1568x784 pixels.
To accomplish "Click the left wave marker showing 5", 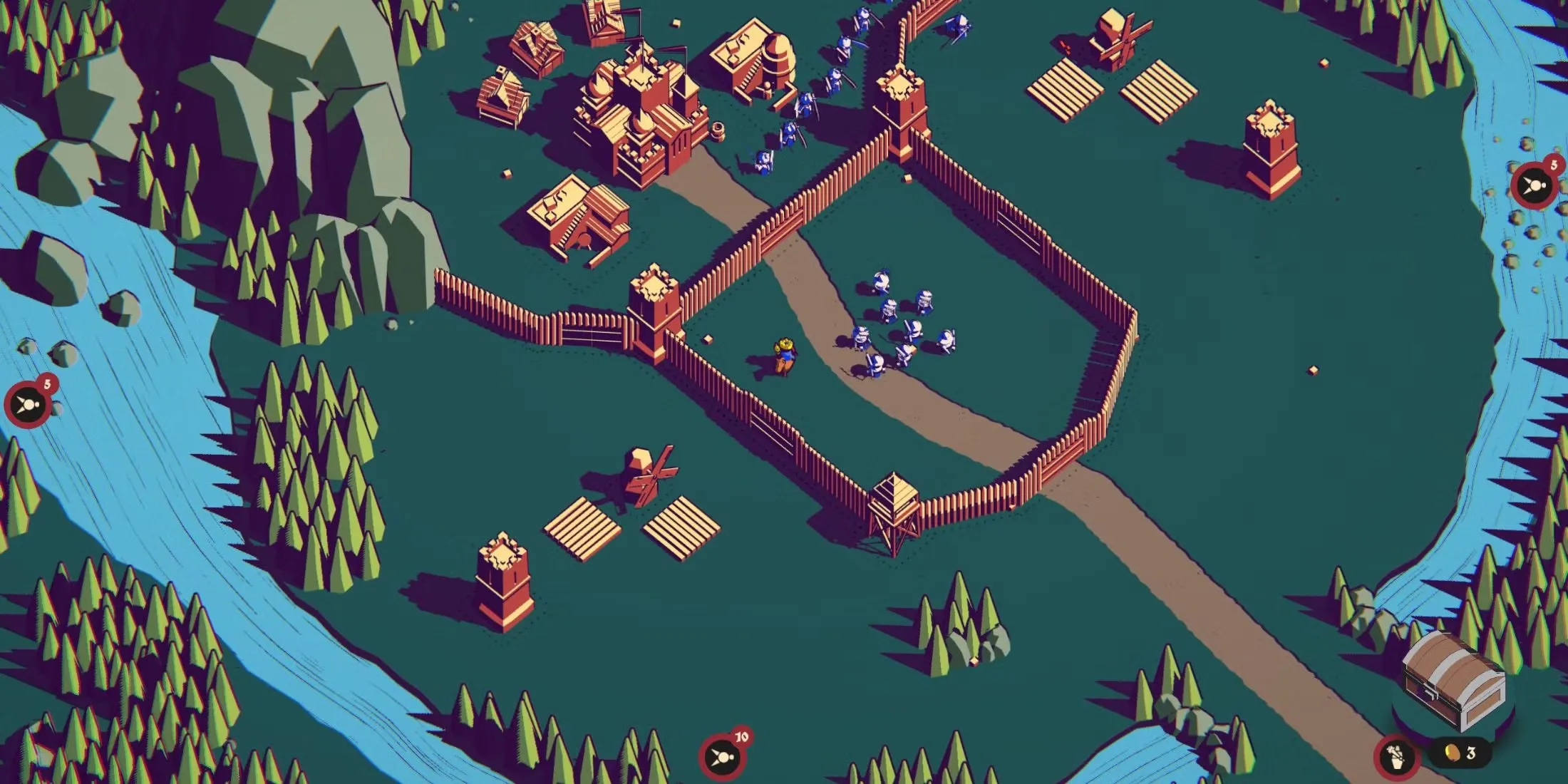I will [28, 406].
